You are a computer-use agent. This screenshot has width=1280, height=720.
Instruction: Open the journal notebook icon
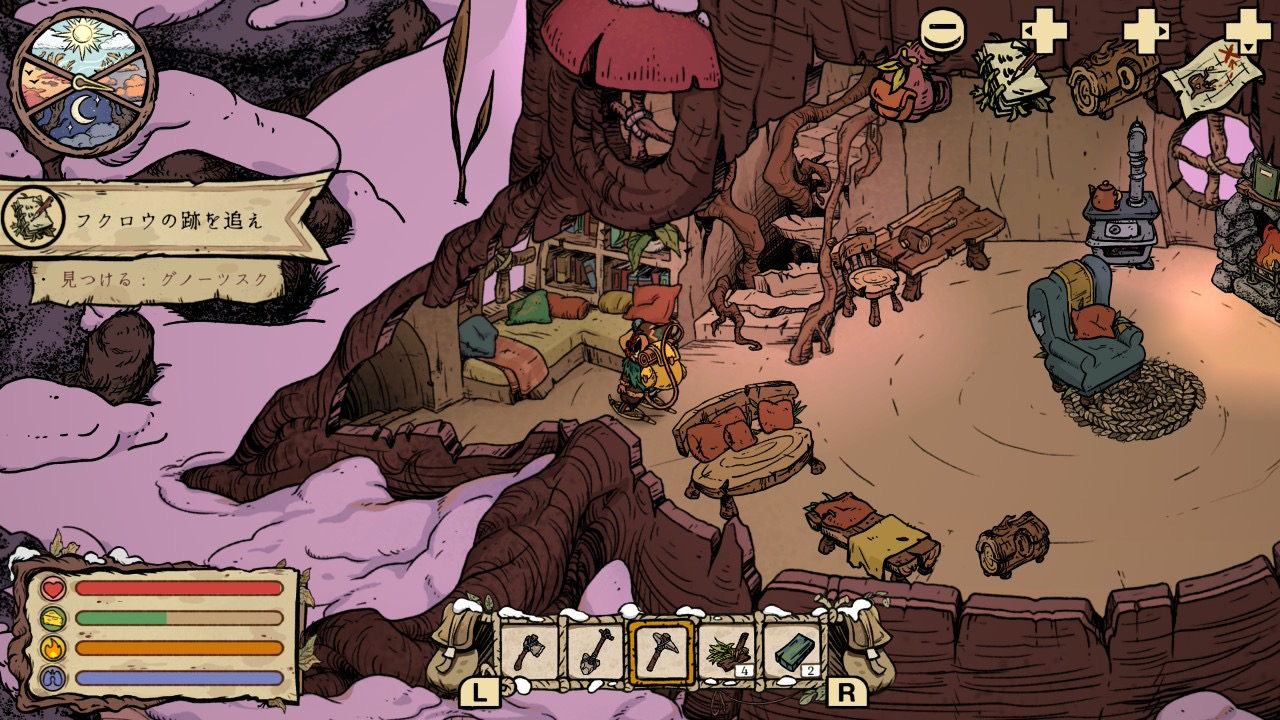(1012, 76)
